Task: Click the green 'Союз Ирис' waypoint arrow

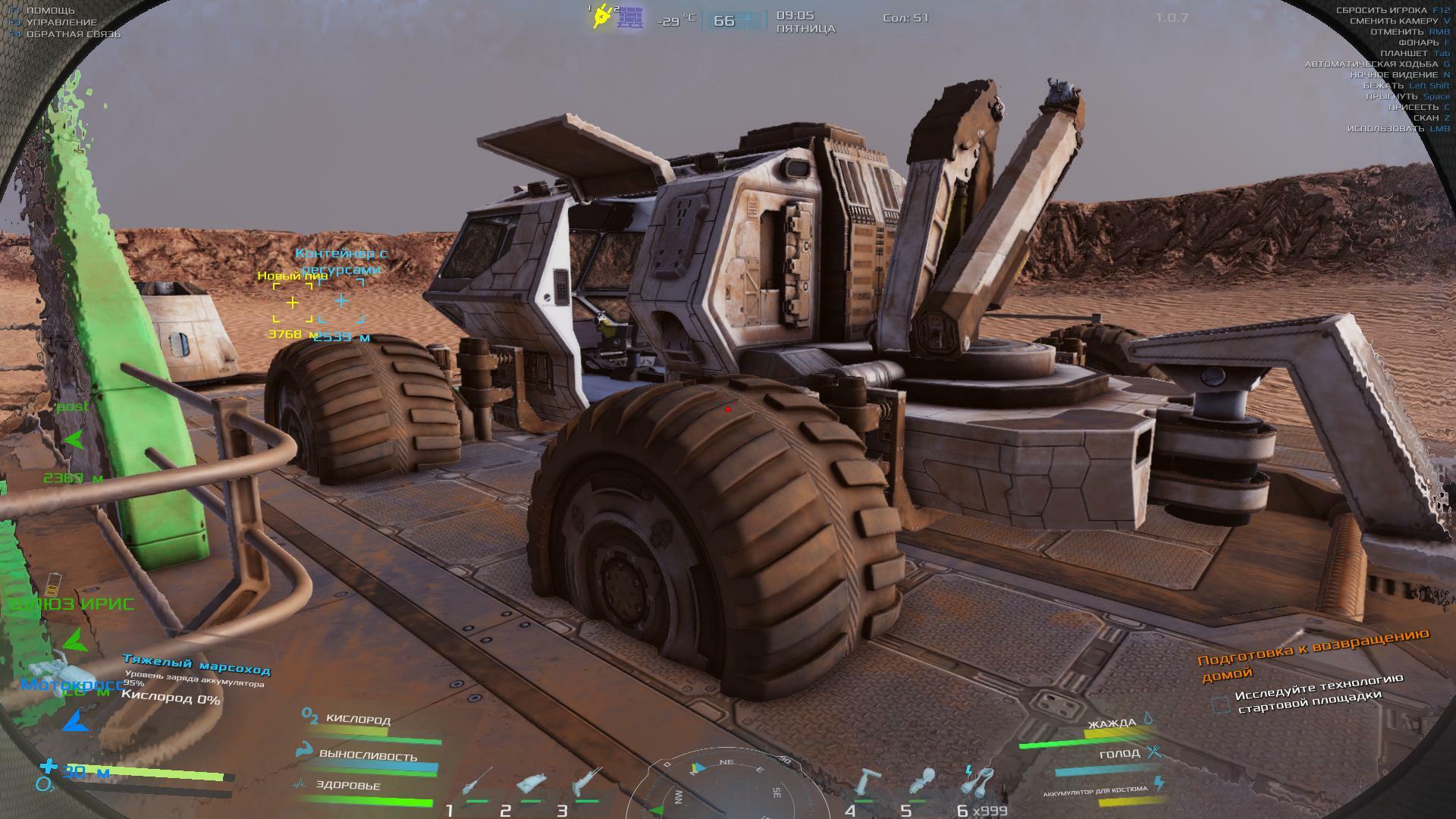Action: (75, 641)
